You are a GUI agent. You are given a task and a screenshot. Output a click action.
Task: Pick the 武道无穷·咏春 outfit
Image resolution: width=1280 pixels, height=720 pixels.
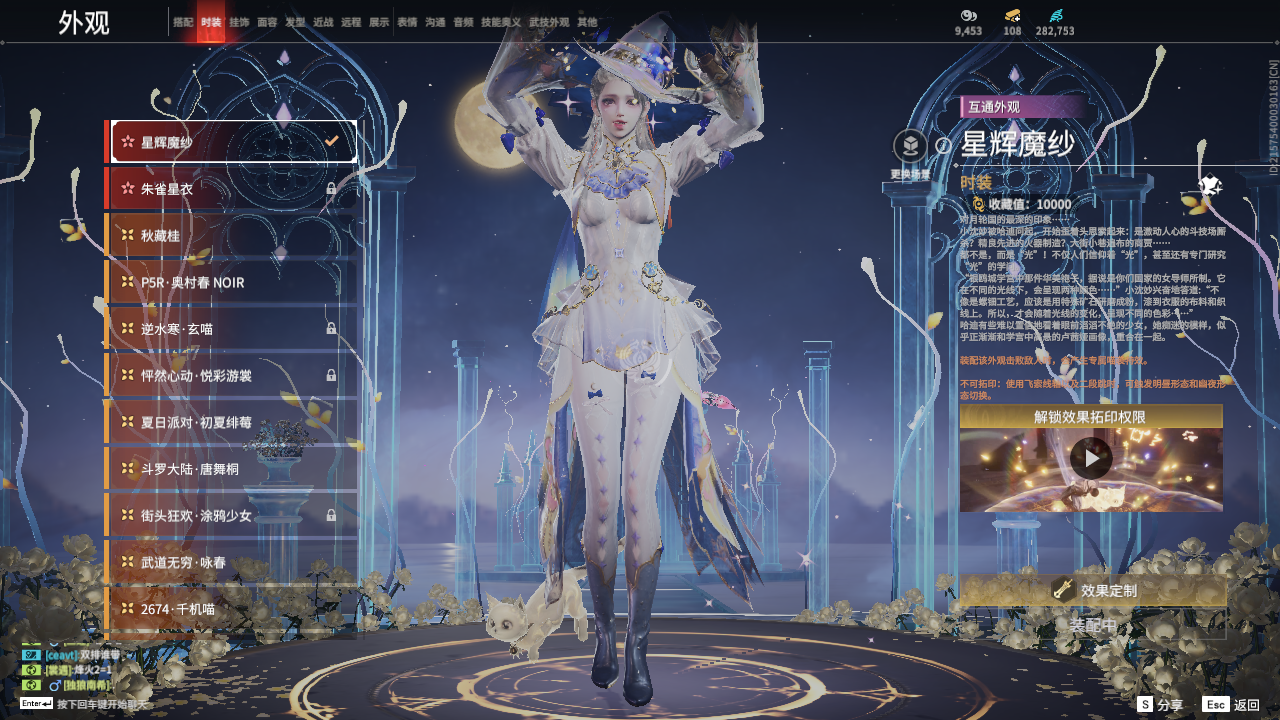click(232, 563)
